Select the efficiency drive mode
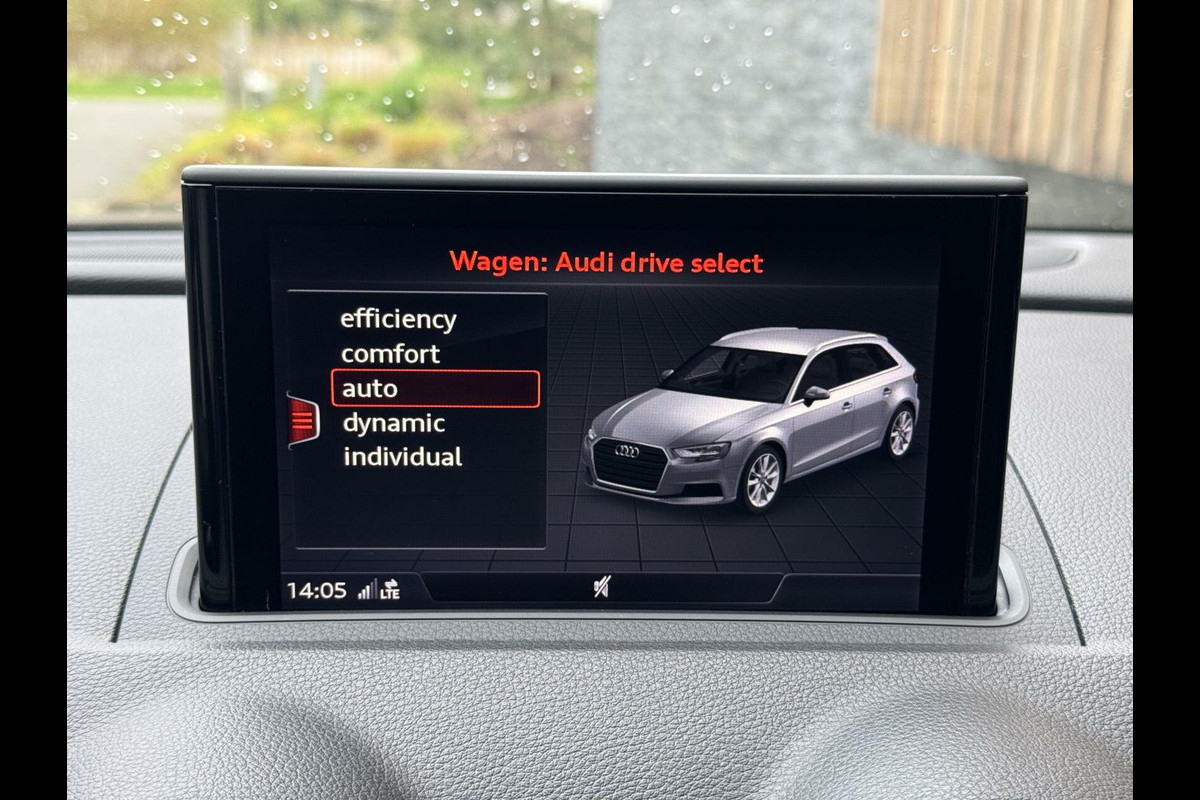 click(x=398, y=320)
